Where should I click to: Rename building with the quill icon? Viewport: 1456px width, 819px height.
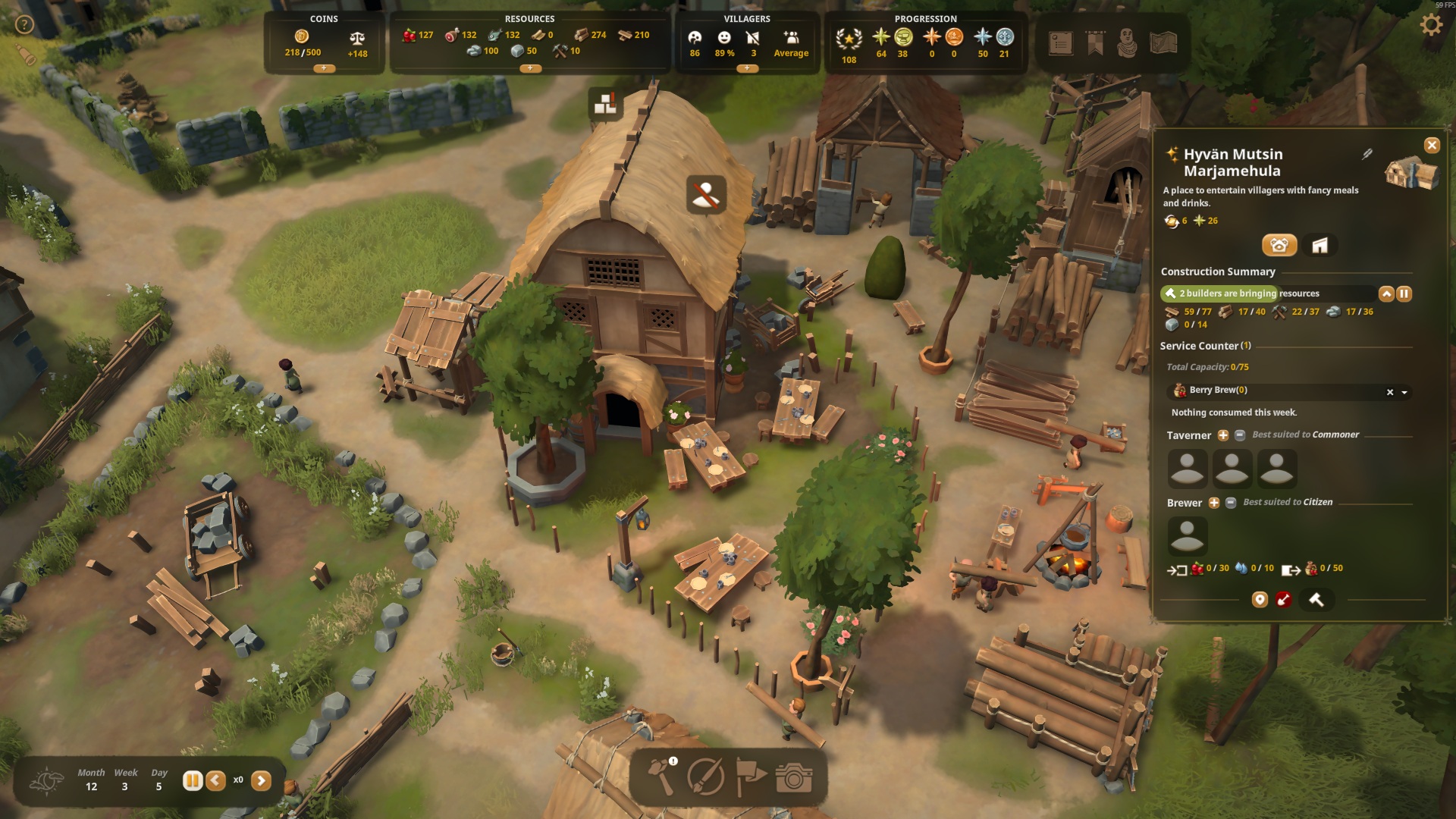pyautogui.click(x=1367, y=155)
